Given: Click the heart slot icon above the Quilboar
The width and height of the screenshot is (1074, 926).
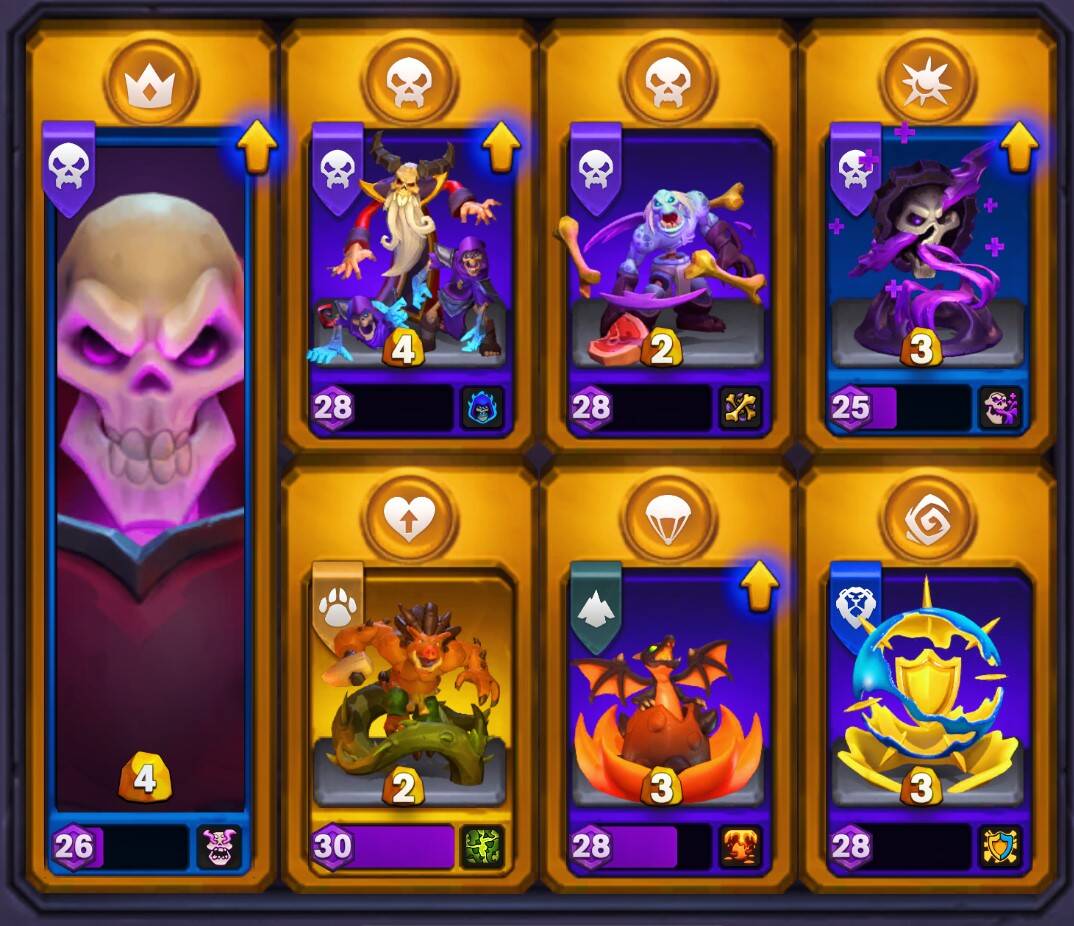Looking at the screenshot, I should [x=409, y=518].
